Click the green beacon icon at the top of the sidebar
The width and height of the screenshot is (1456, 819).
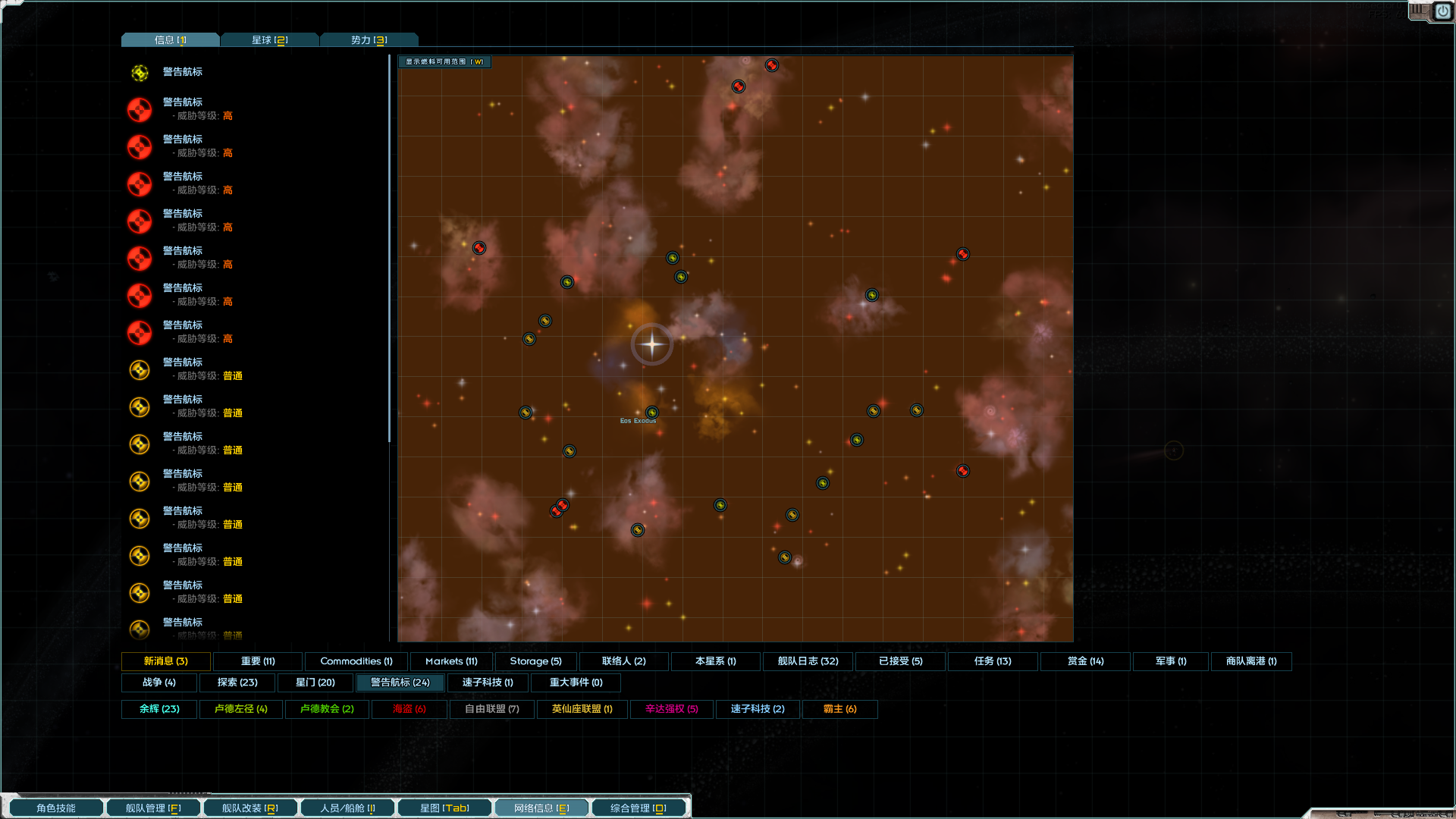point(140,73)
